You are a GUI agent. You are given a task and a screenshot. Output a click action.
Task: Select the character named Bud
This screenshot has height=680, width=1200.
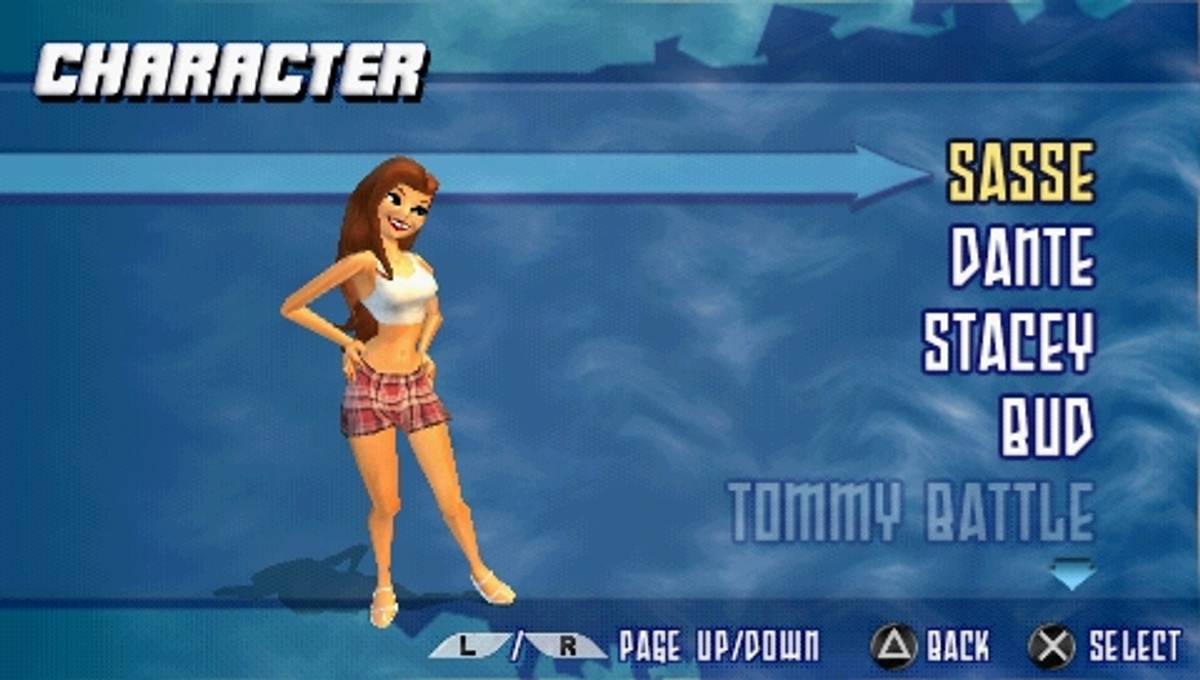(x=1047, y=427)
